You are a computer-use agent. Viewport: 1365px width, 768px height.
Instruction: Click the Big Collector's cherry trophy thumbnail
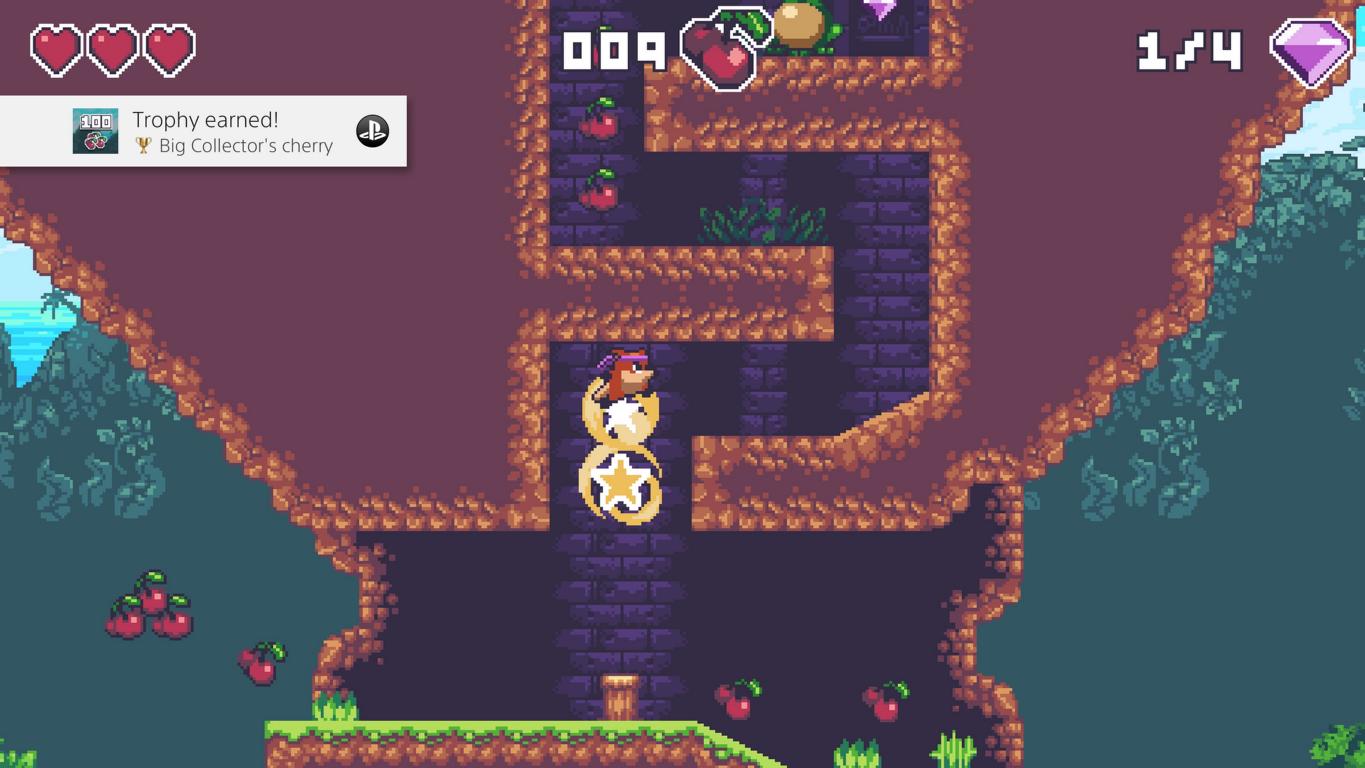point(95,131)
